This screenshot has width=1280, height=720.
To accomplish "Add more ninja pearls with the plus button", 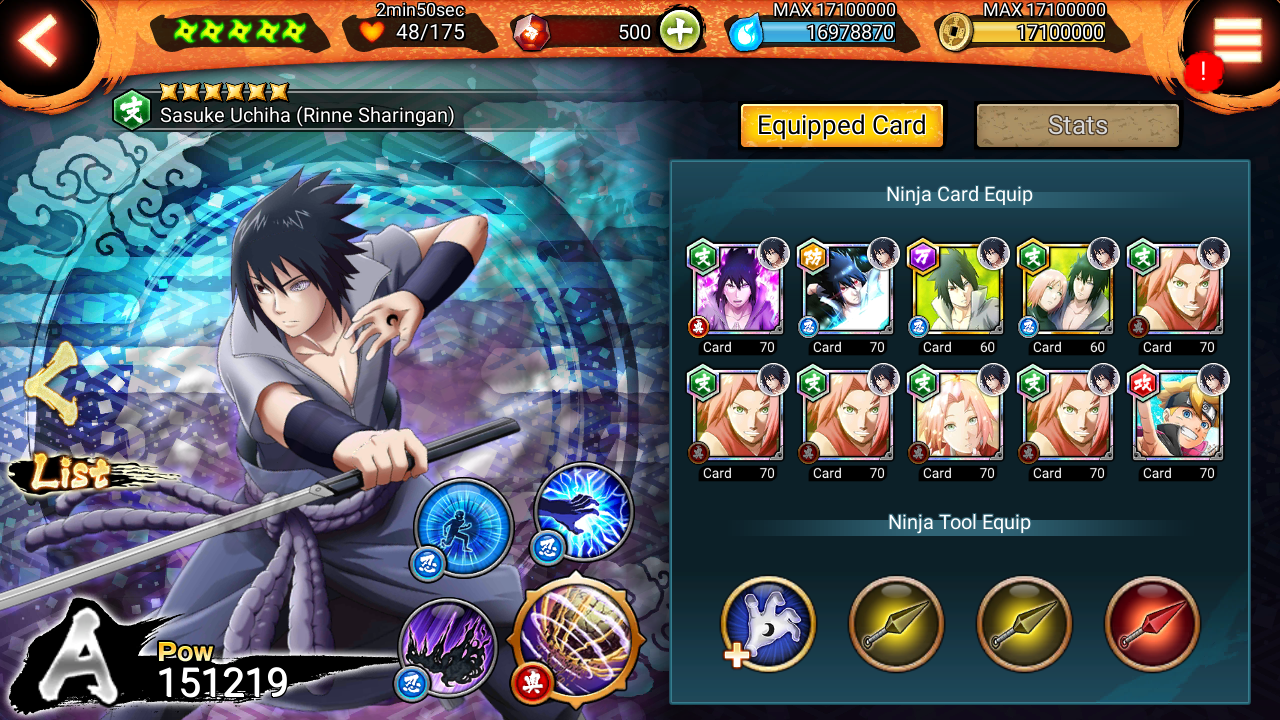I will point(680,32).
